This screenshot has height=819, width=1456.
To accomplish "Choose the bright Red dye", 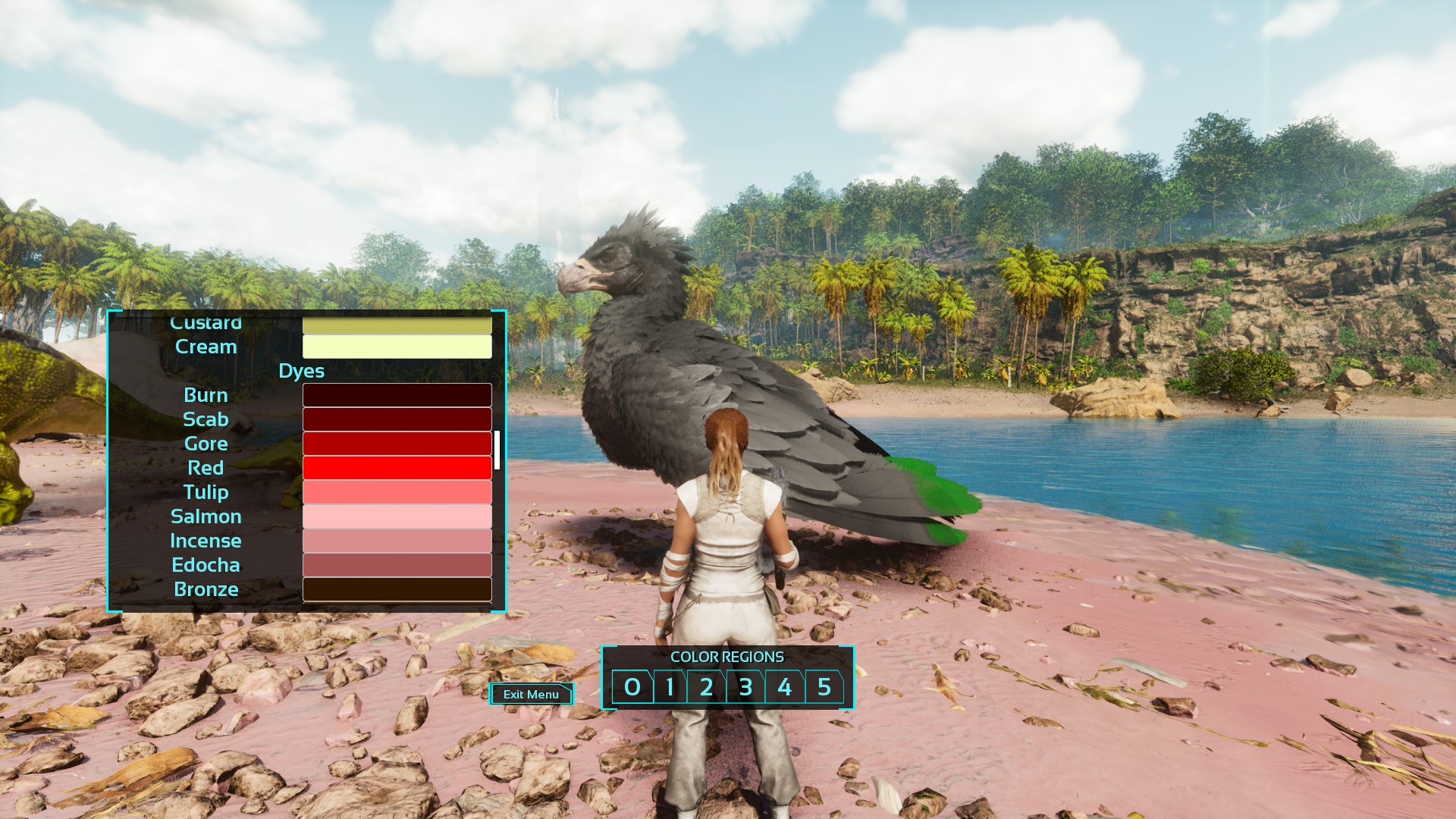I will pos(397,468).
